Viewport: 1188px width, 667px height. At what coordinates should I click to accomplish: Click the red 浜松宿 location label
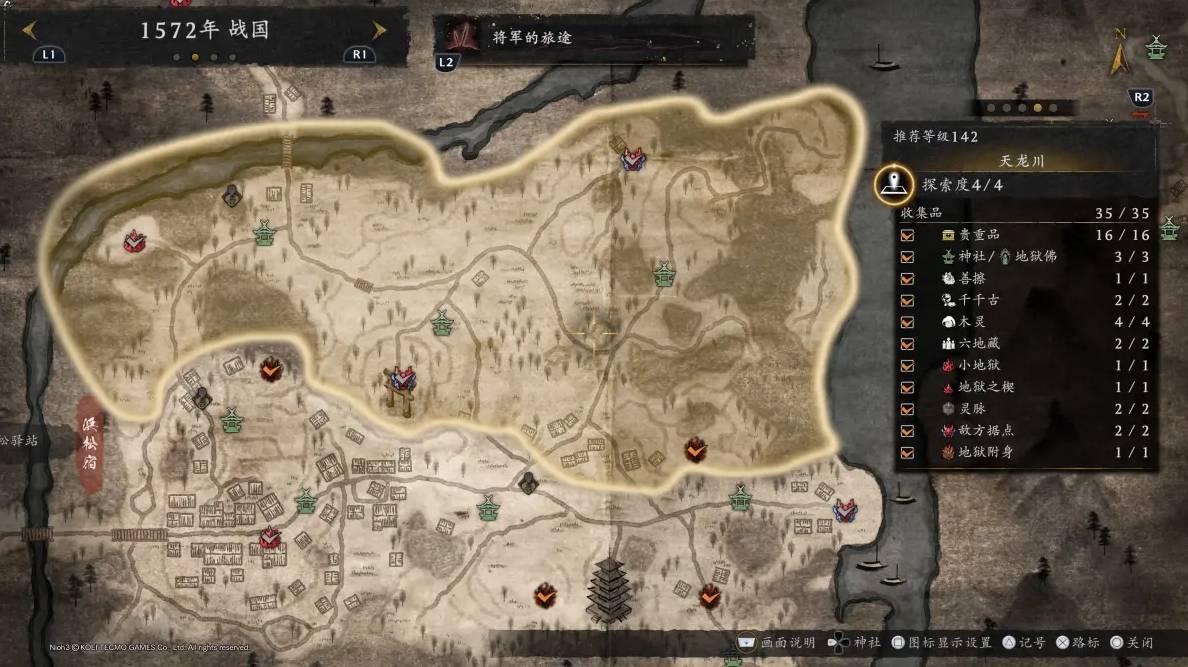point(91,441)
